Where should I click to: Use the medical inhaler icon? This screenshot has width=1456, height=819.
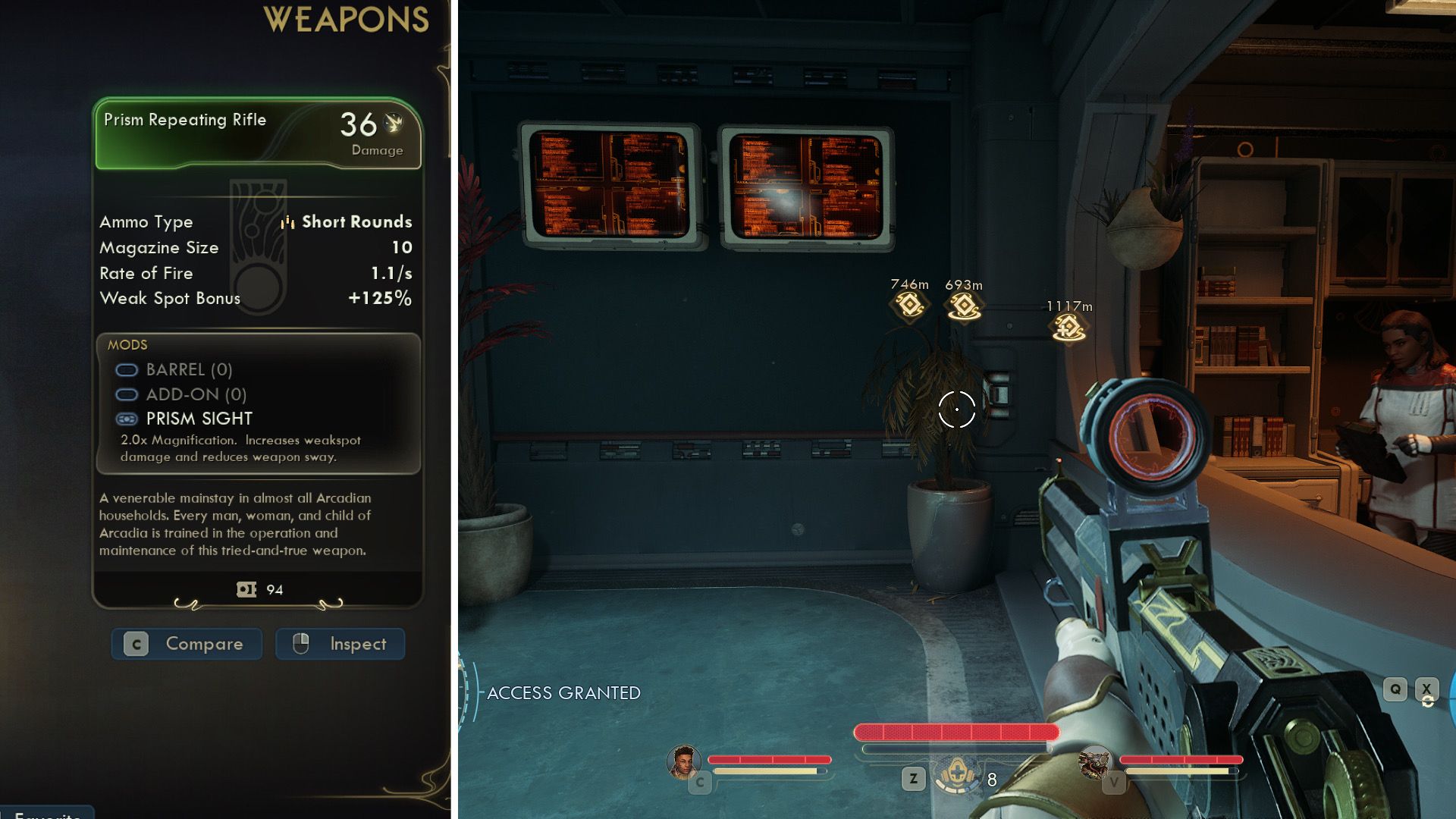(956, 777)
